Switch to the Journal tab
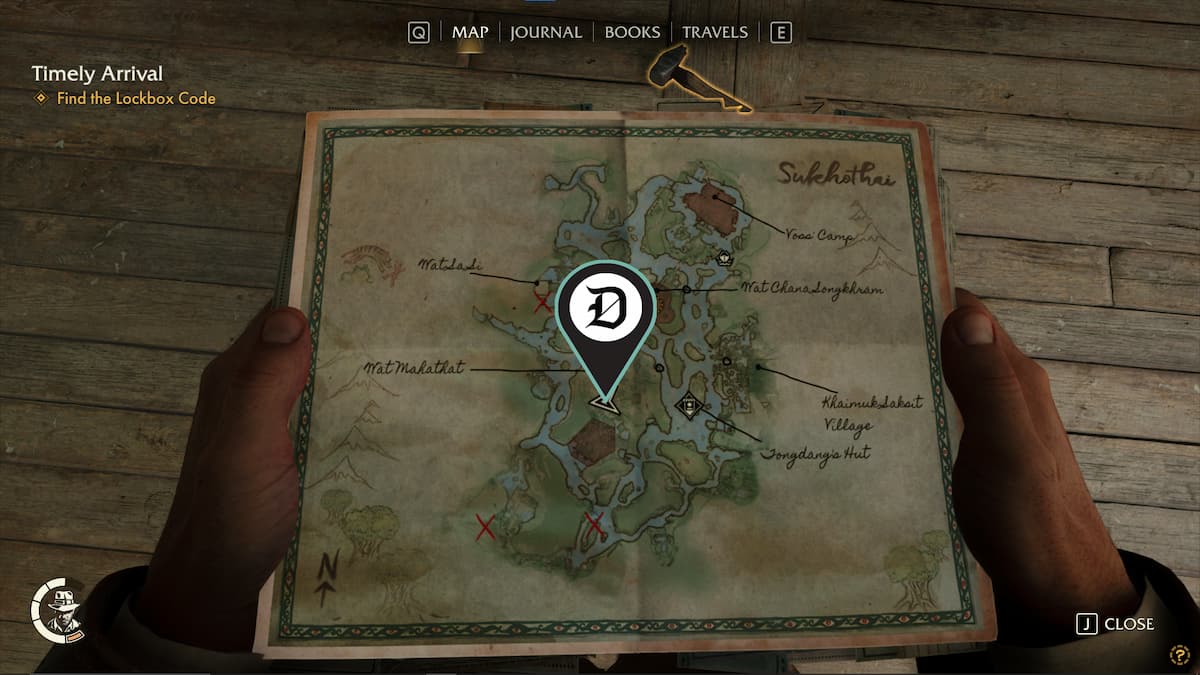The width and height of the screenshot is (1200, 675). (x=545, y=32)
